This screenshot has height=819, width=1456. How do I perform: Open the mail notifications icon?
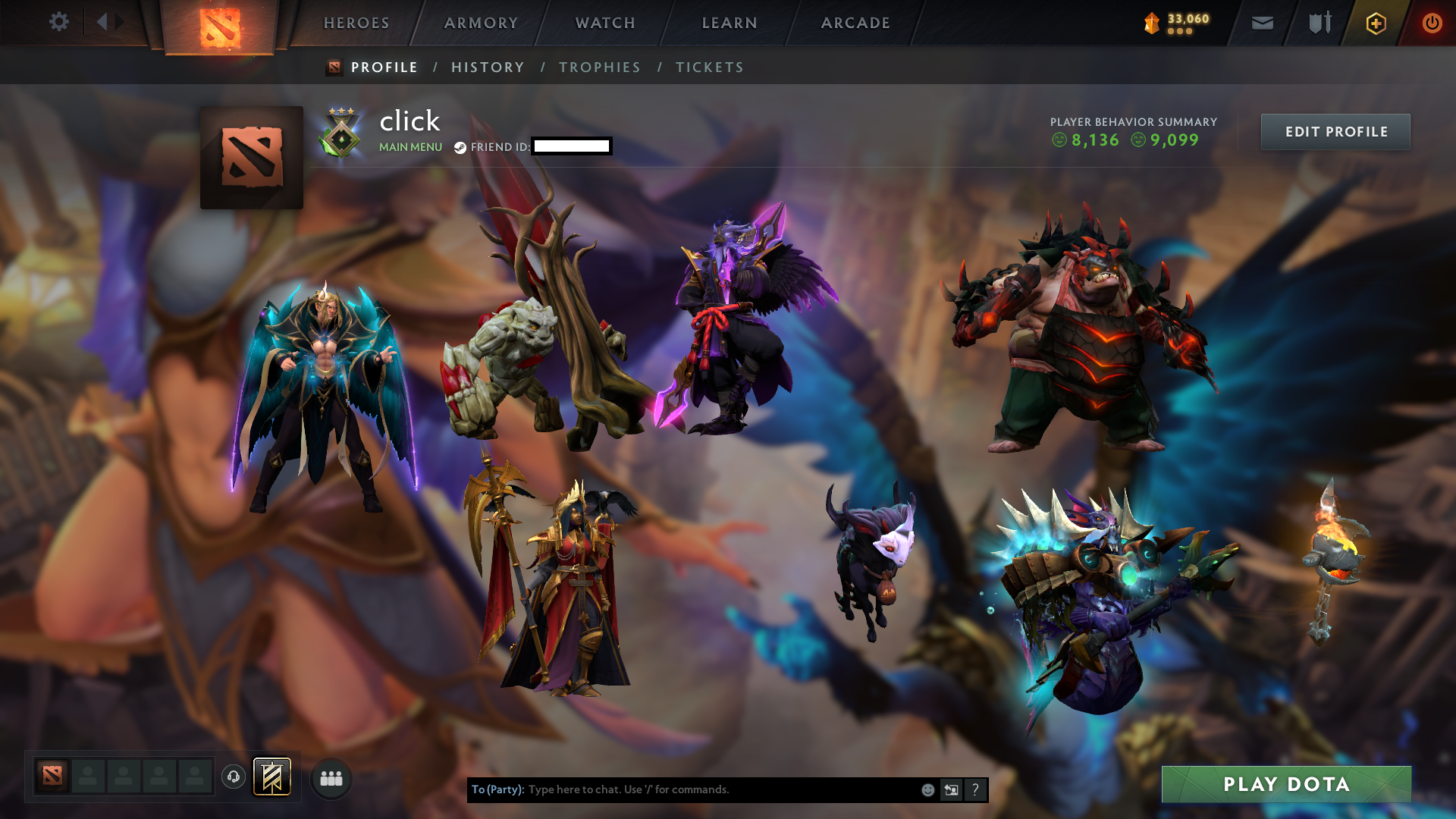(1261, 23)
